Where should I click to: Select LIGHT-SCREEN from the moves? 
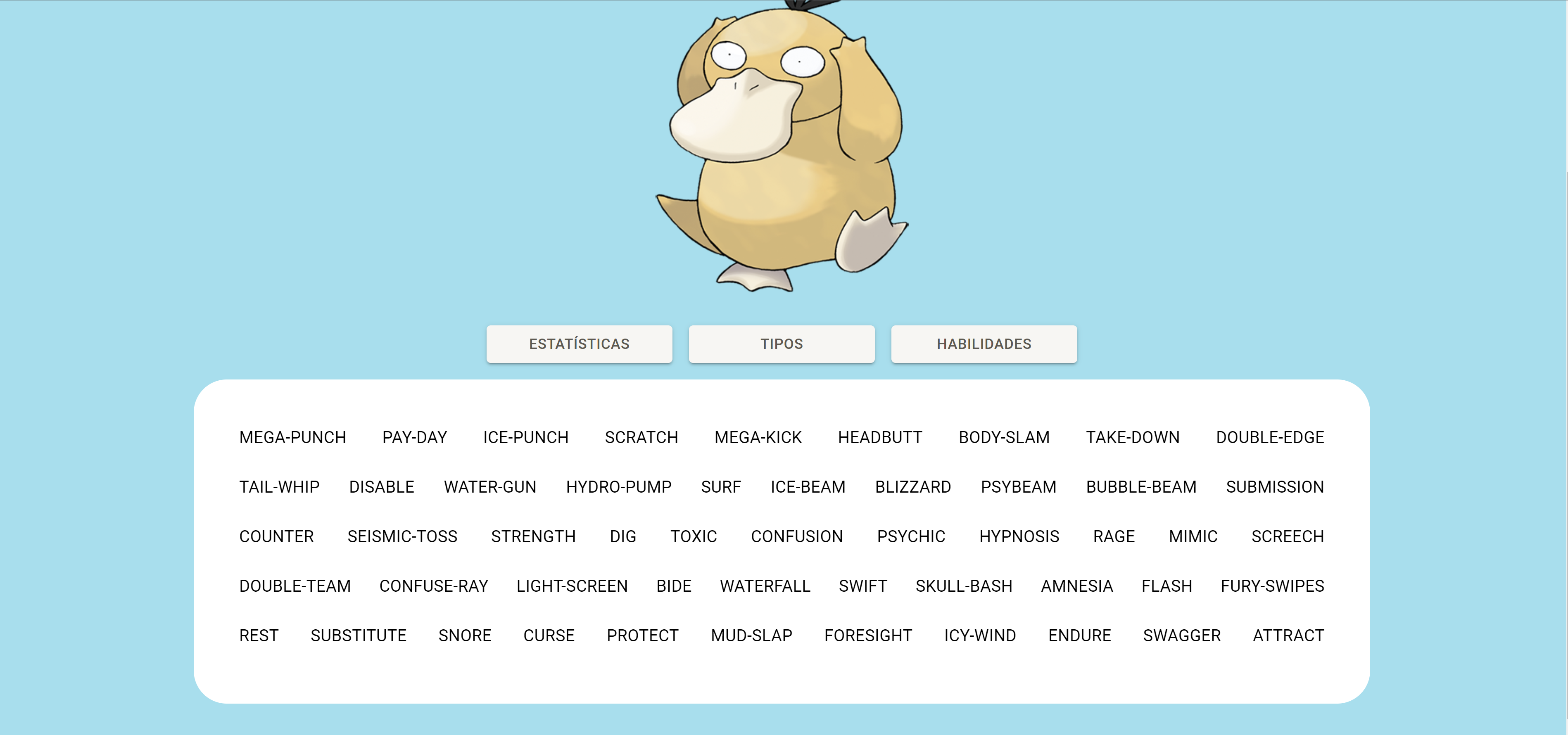[572, 586]
